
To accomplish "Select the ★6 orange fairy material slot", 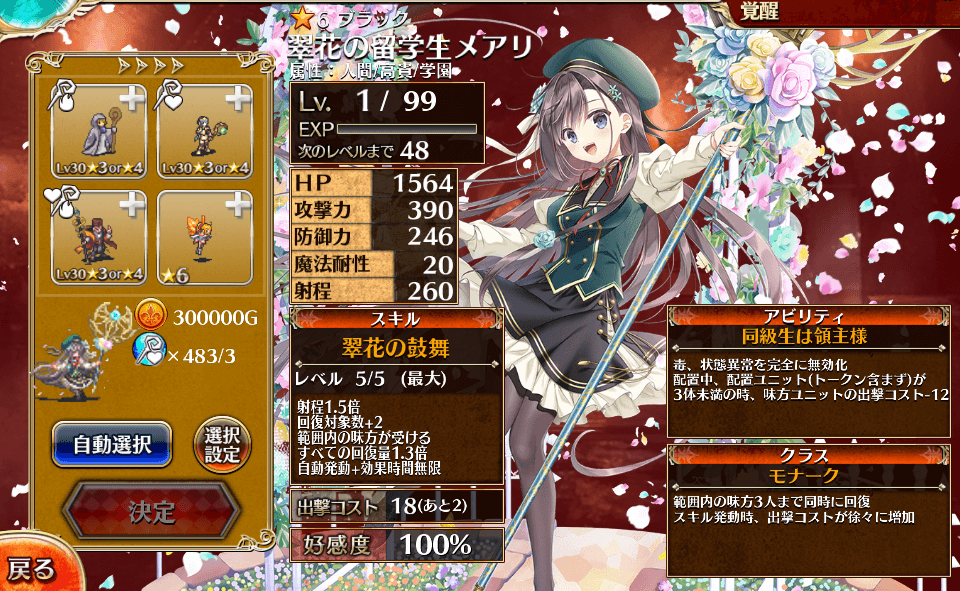I will tap(203, 237).
